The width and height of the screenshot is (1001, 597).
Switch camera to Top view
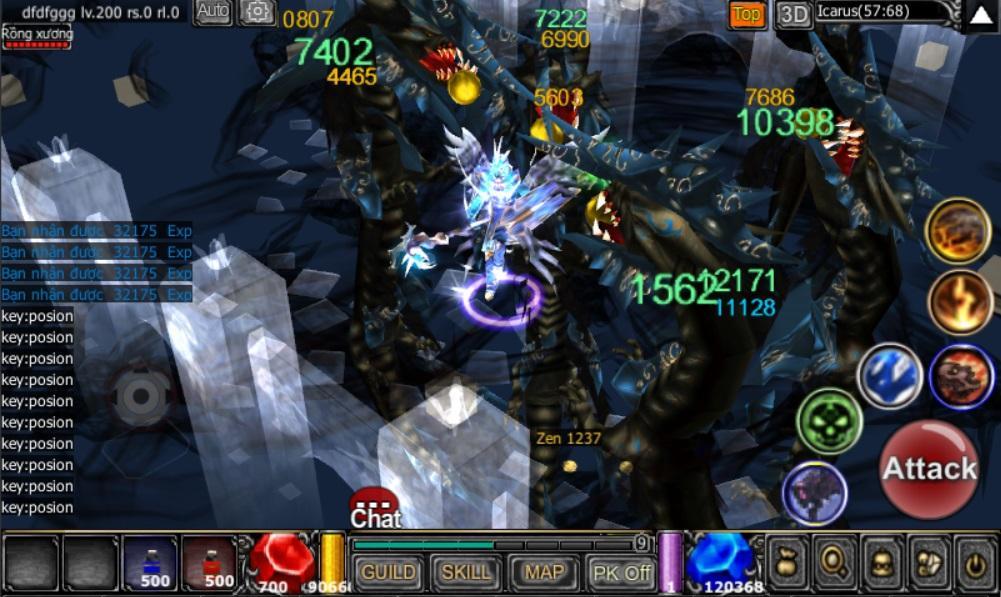click(747, 14)
